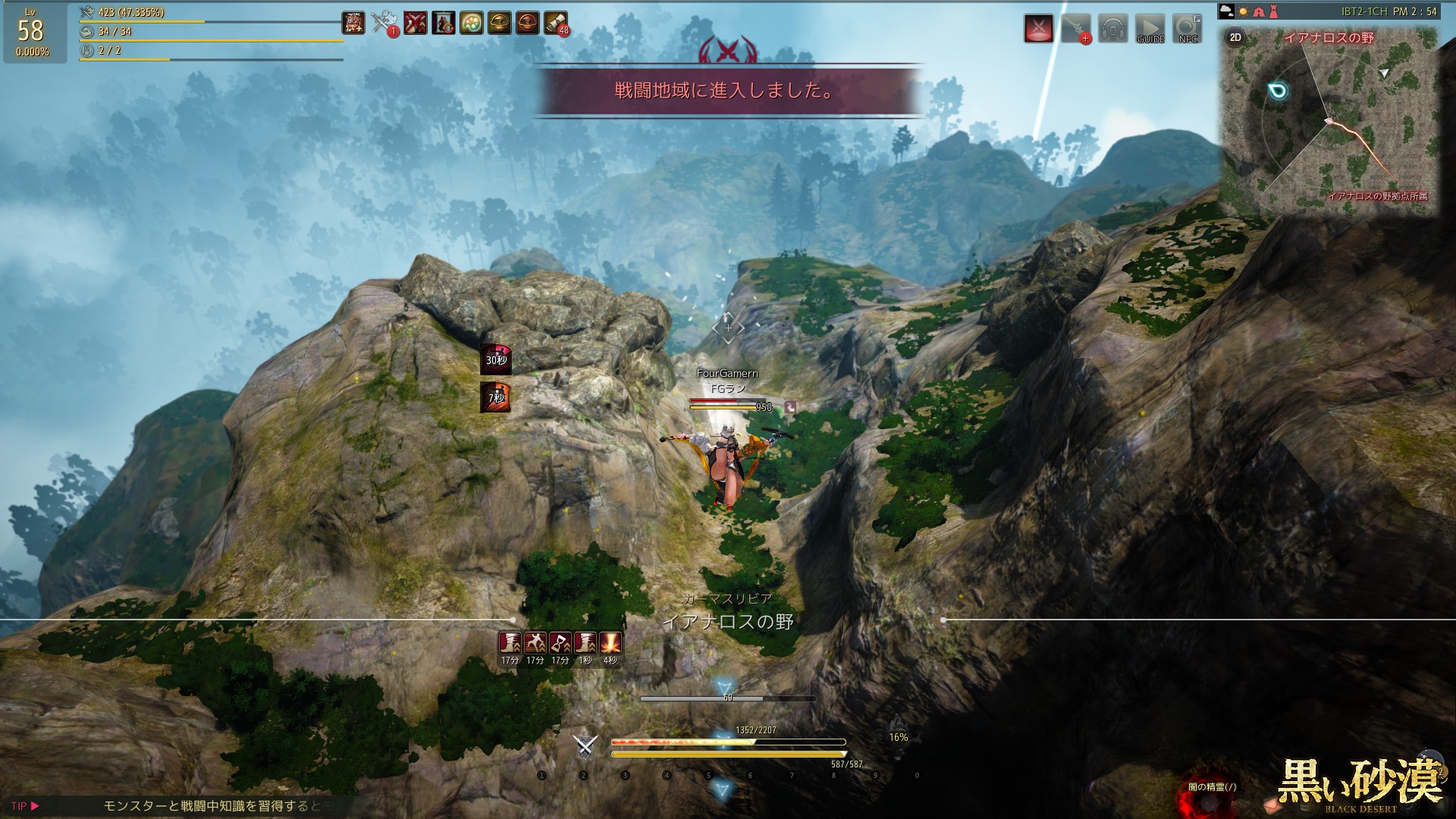Screen dimensions: 1456x819
Task: Open the NPC search button
Action: (x=1188, y=29)
